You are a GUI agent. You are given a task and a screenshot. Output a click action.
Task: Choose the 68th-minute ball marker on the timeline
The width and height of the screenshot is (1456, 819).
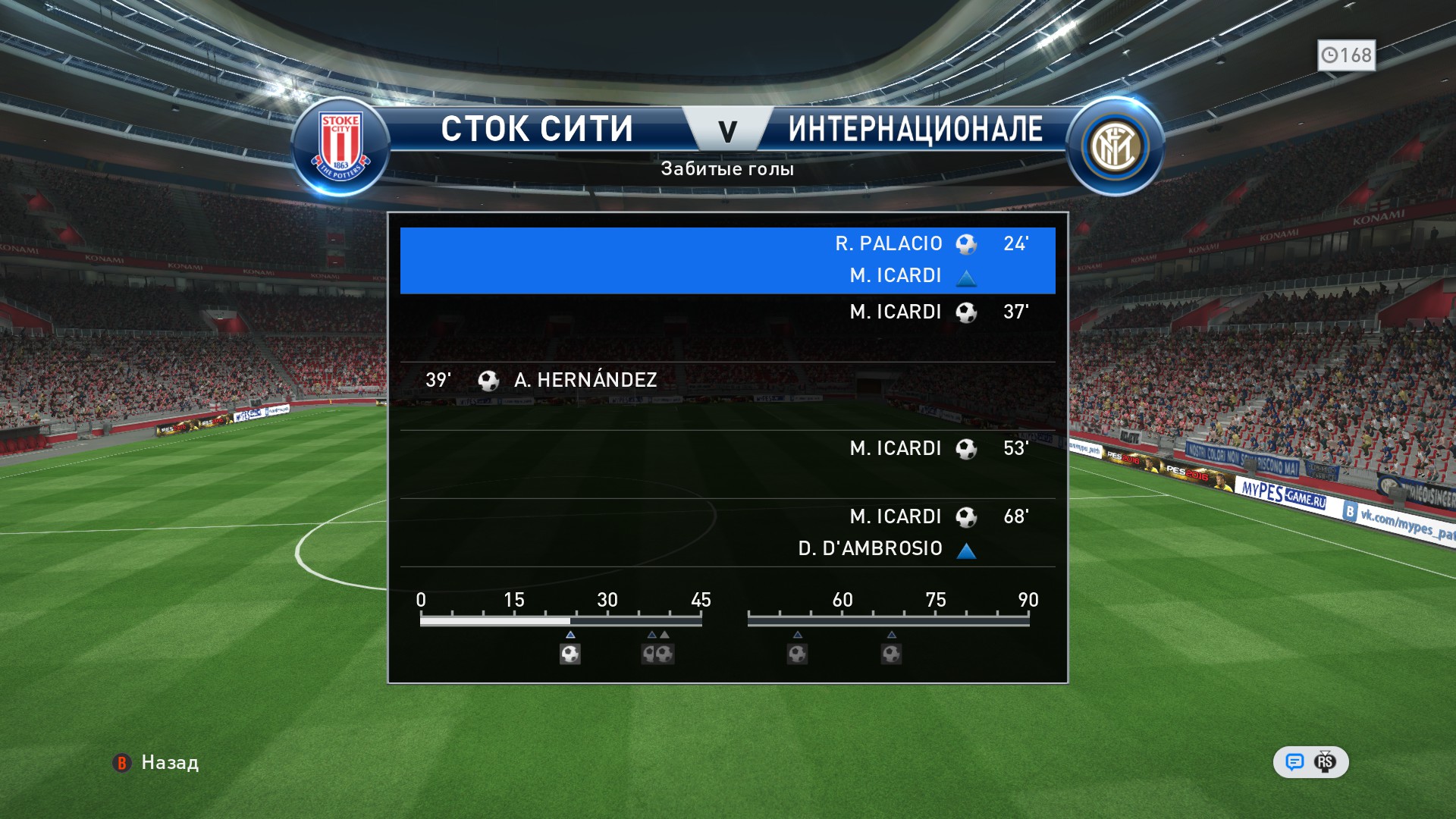(891, 654)
